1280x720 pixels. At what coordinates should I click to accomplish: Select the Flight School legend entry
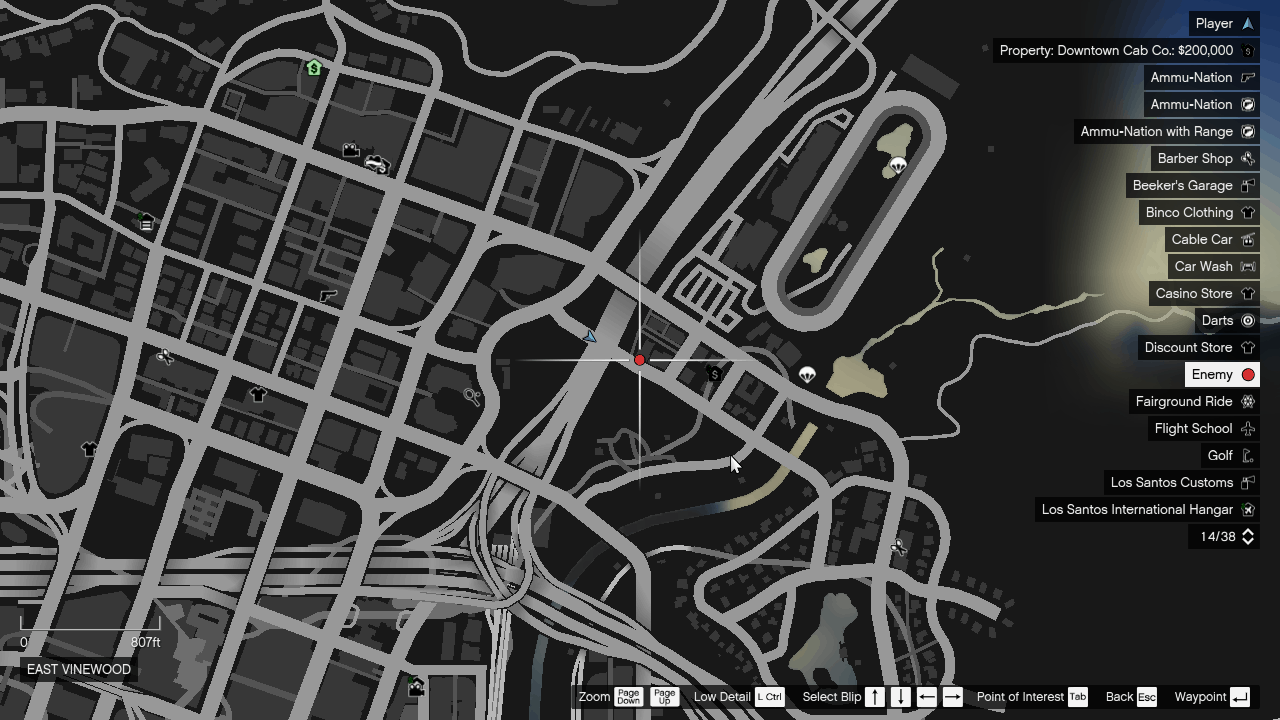pyautogui.click(x=1192, y=428)
